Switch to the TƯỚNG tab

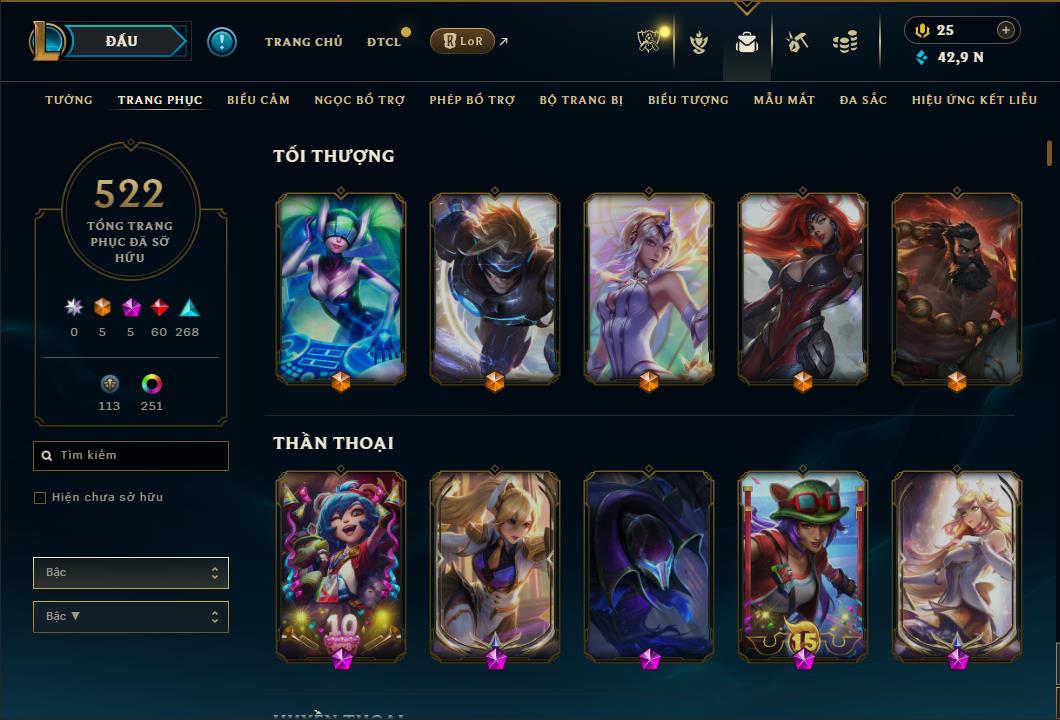click(69, 100)
